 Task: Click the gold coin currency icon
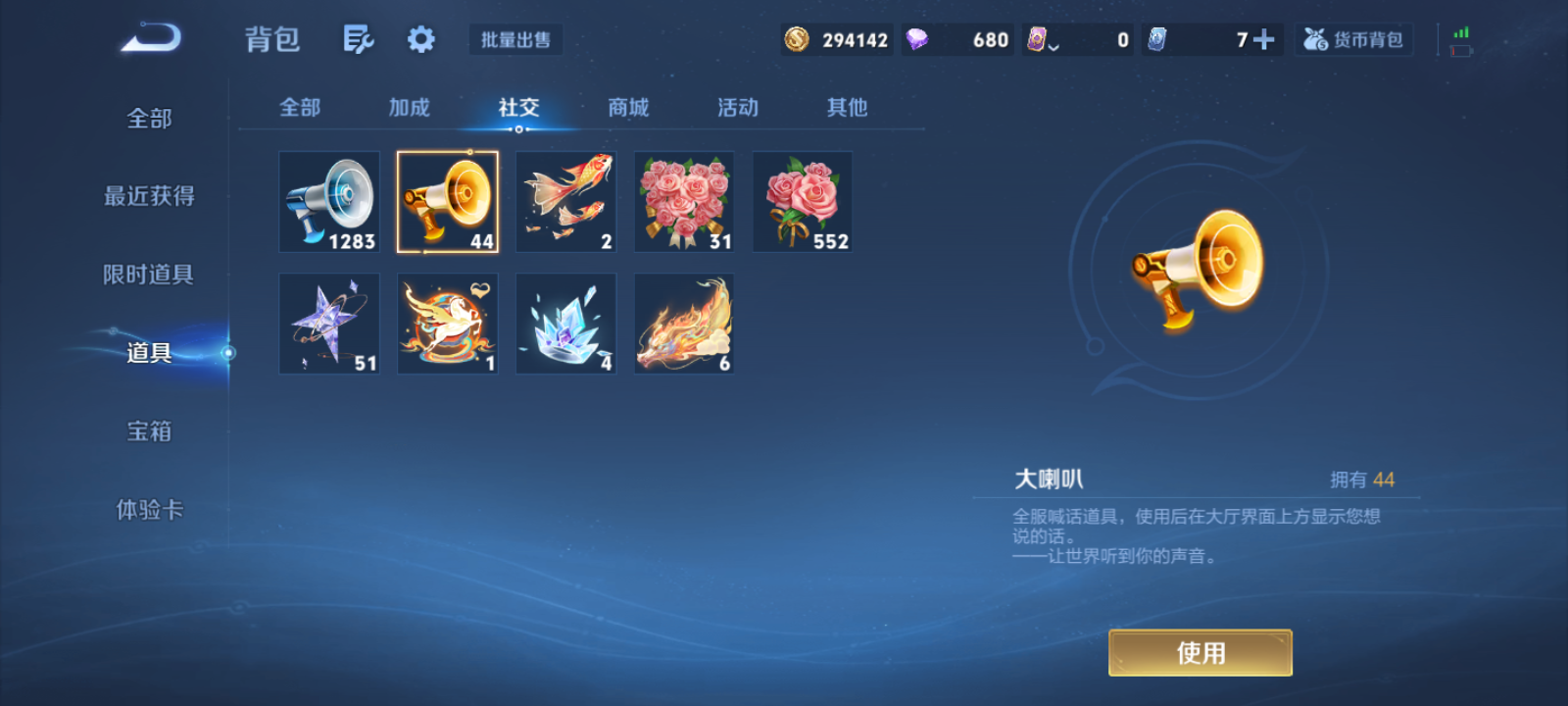(x=796, y=39)
